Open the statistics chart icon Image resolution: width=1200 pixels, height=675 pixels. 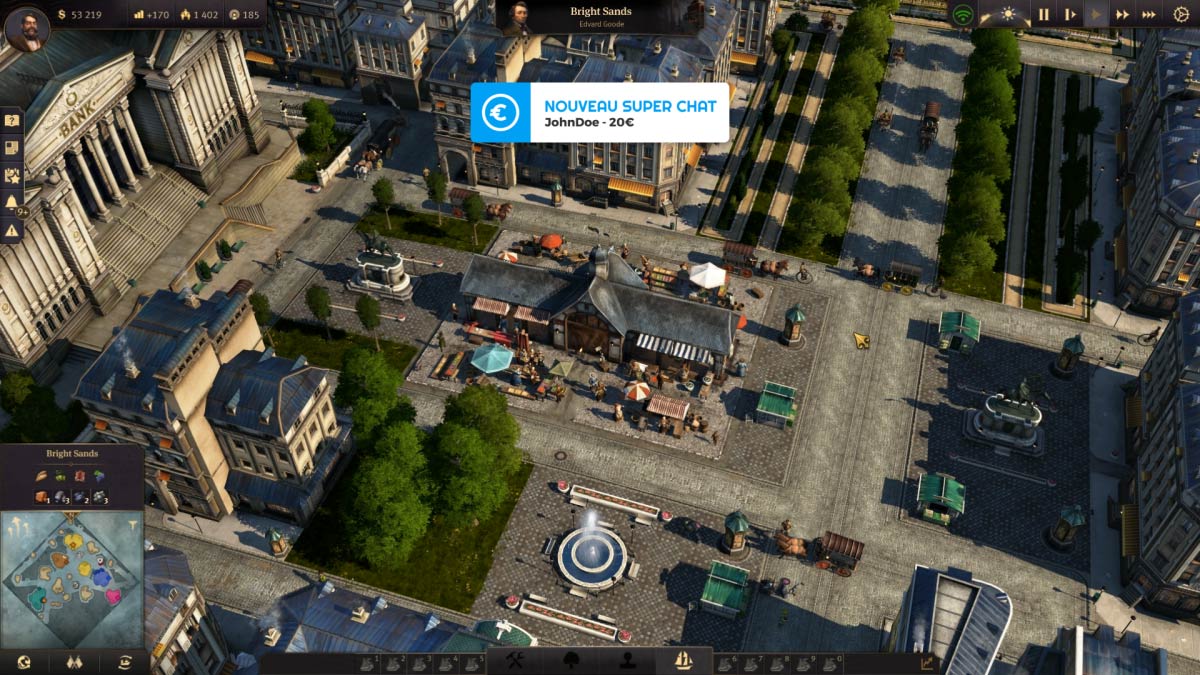[x=926, y=662]
